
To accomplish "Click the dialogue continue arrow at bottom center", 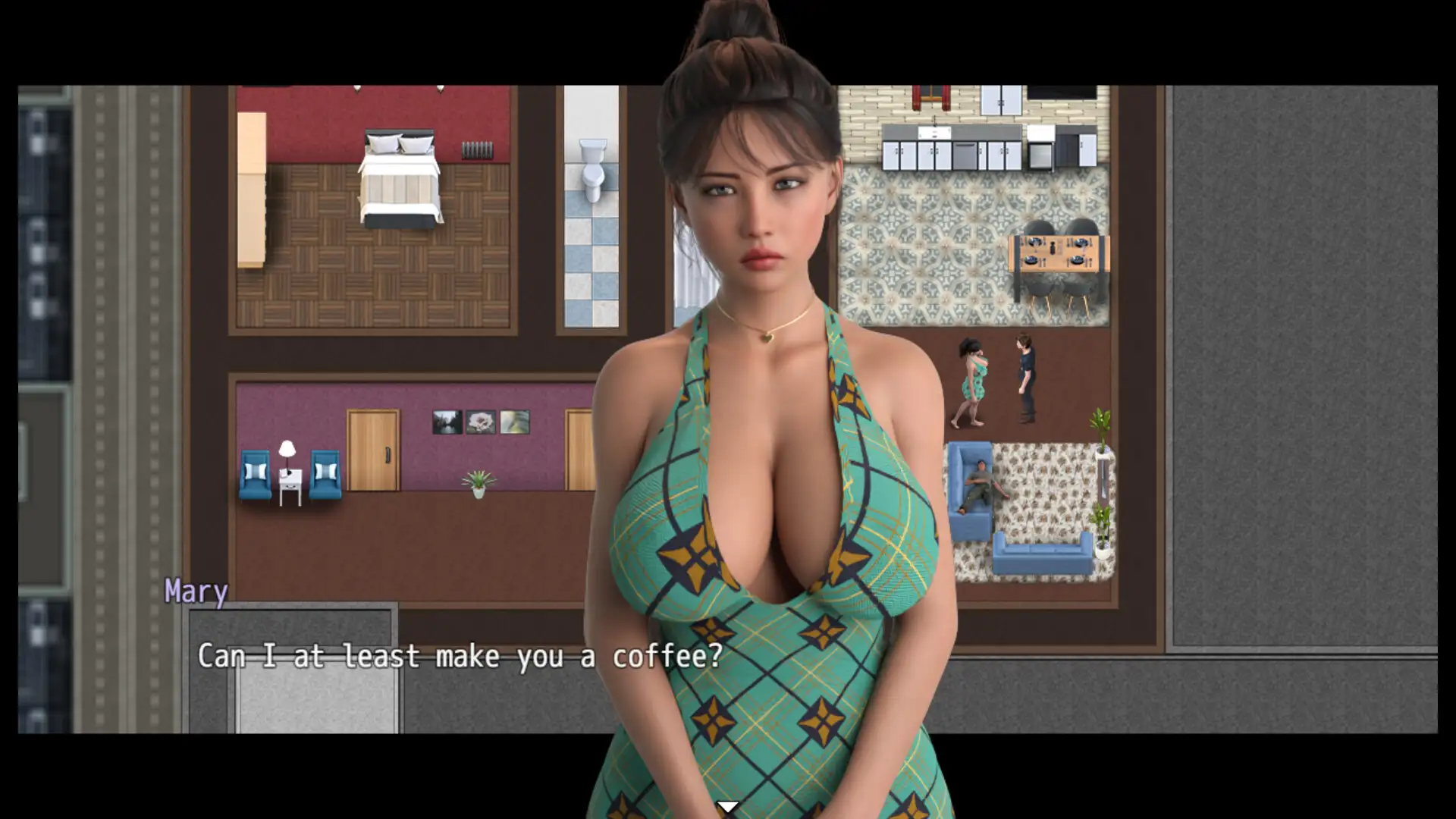I will pos(728,806).
